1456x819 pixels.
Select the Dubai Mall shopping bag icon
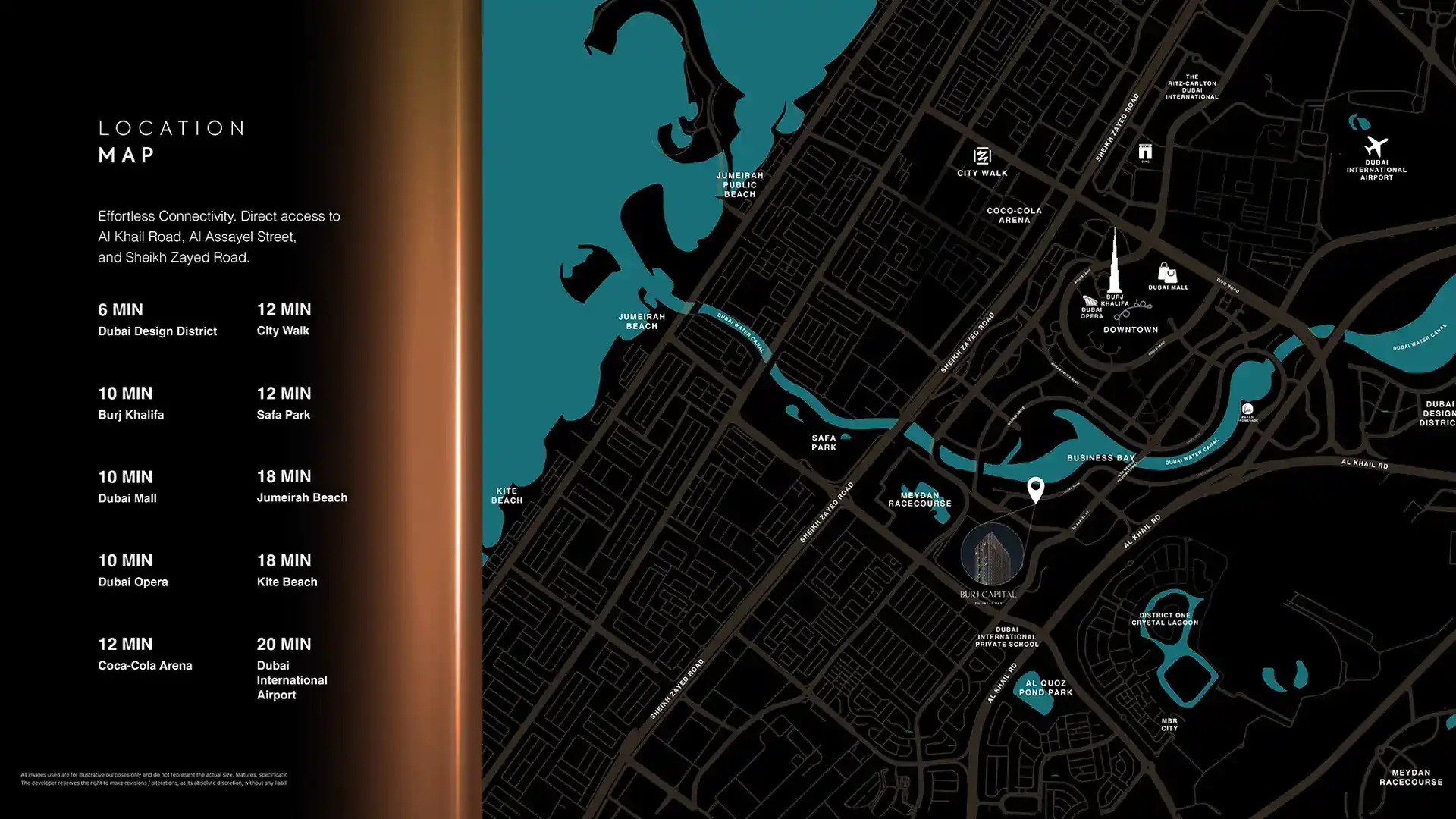pos(1167,272)
